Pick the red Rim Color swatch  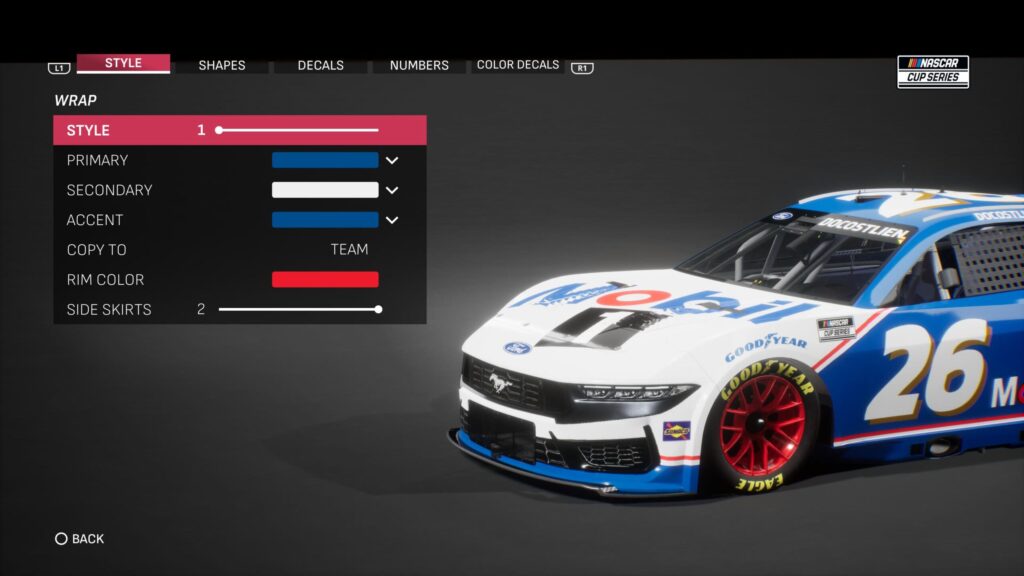pos(325,280)
